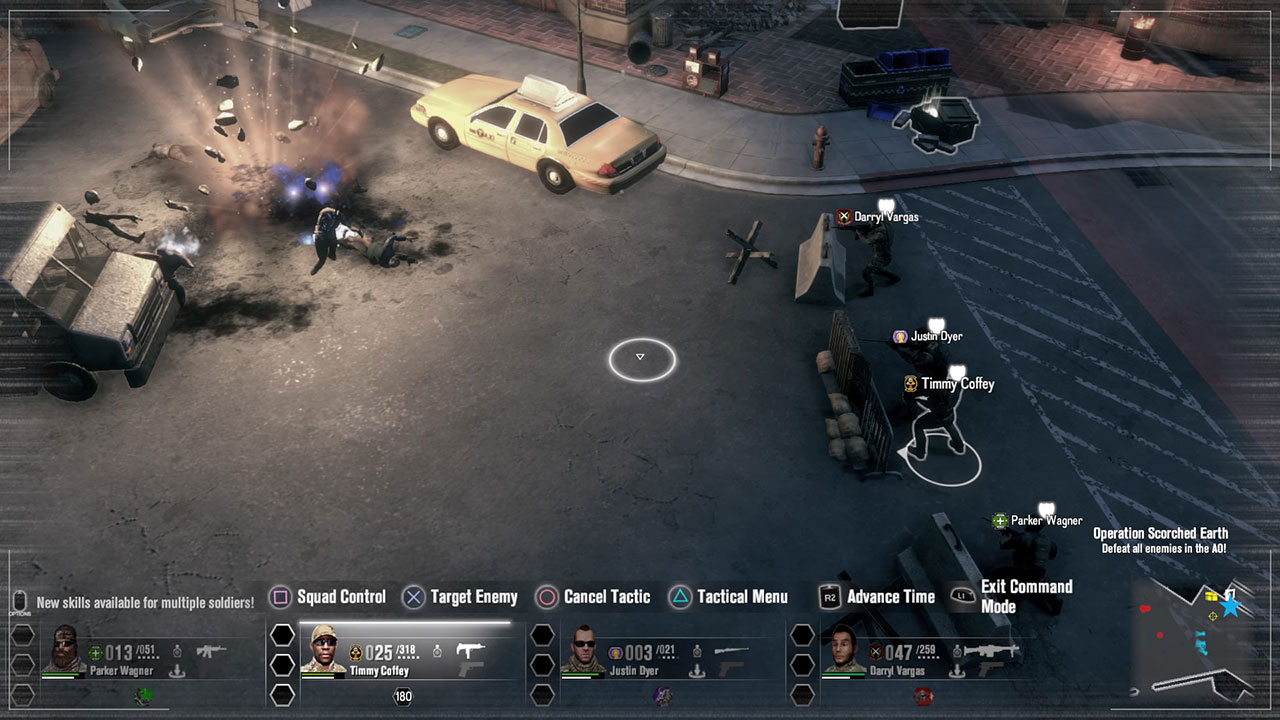This screenshot has height=720, width=1280.
Task: Click the blue star marker on the minimap
Action: [1230, 607]
